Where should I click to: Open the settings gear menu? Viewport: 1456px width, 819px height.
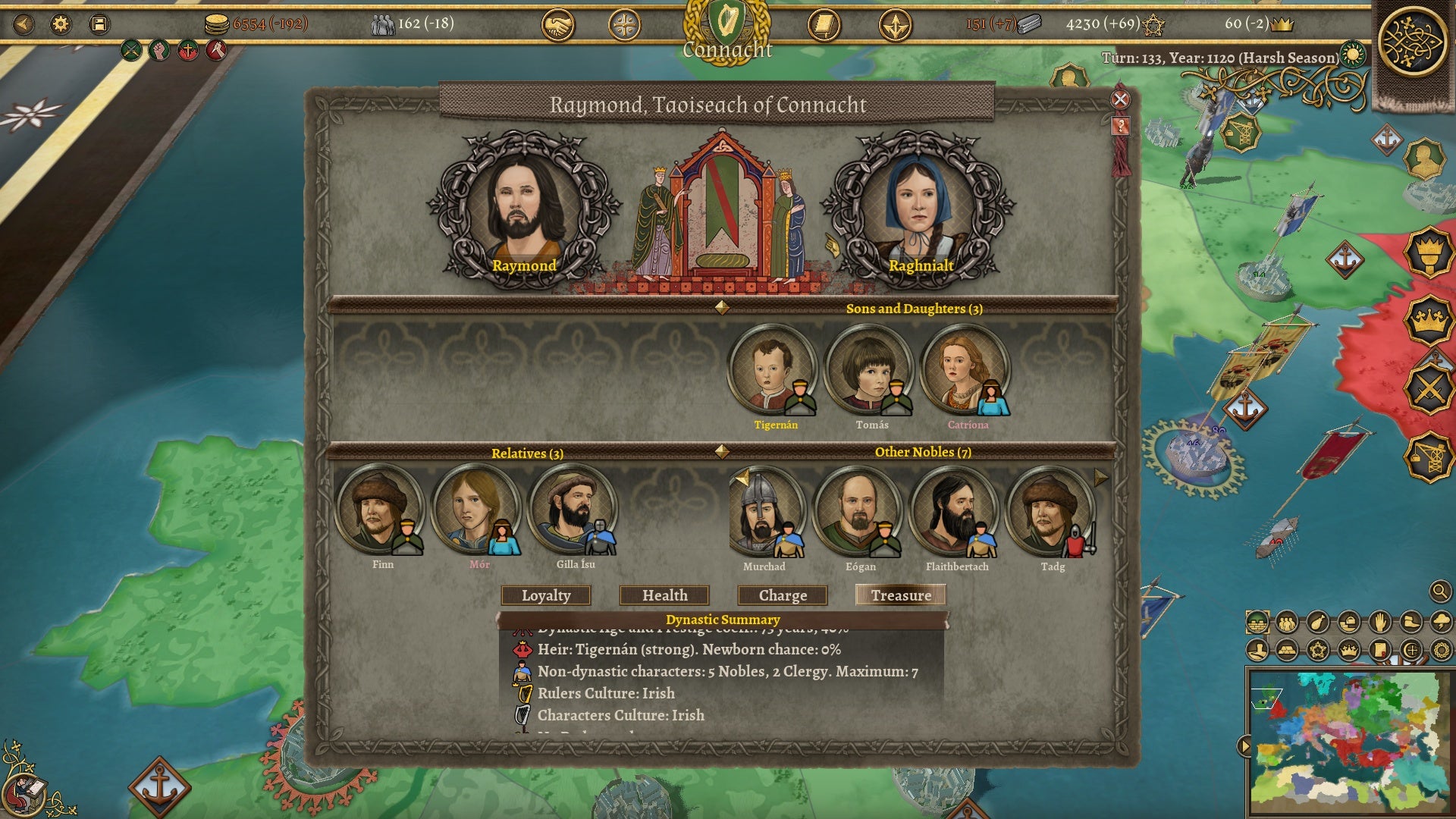point(61,24)
